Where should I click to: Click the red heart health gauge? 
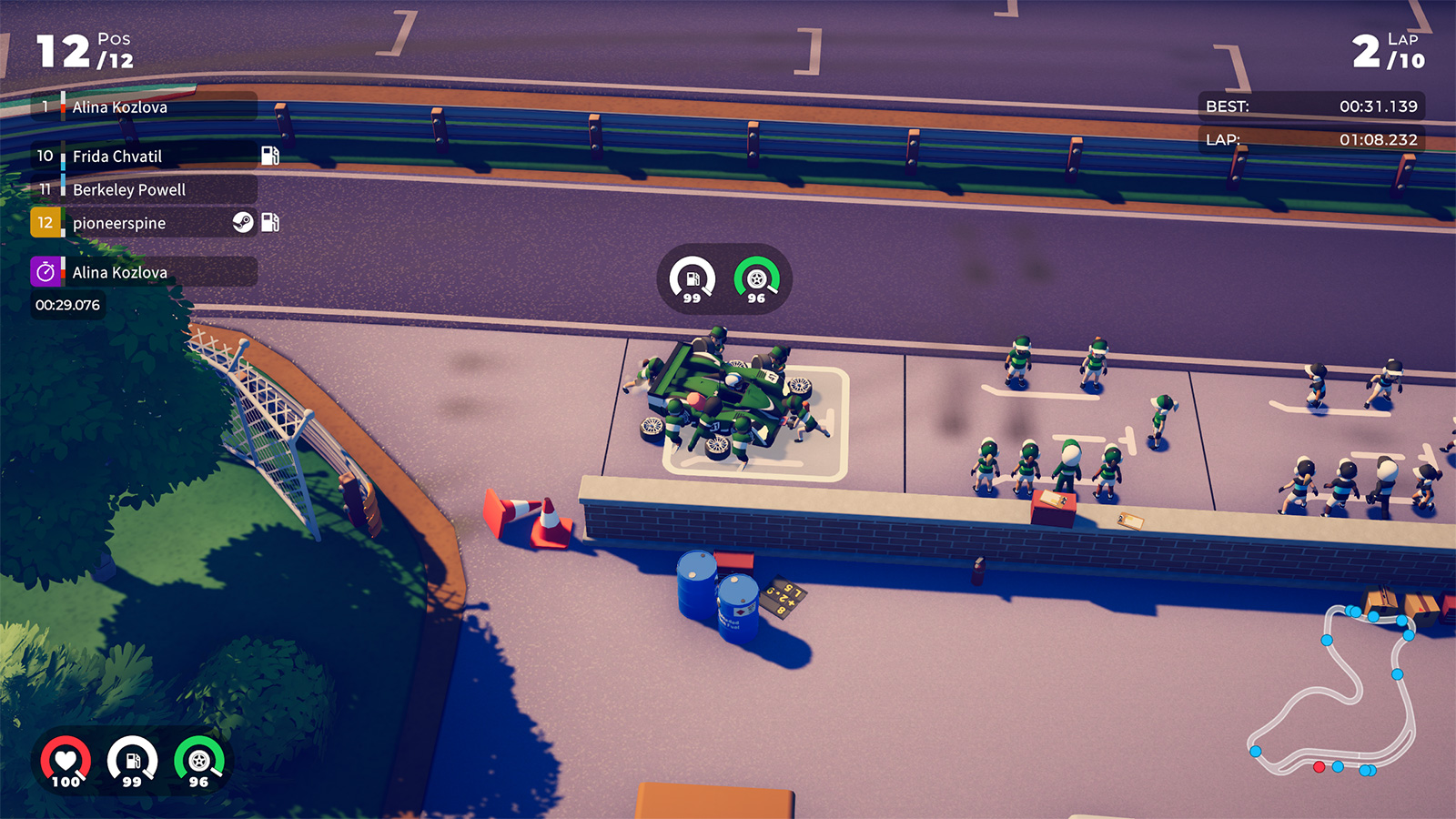click(66, 762)
